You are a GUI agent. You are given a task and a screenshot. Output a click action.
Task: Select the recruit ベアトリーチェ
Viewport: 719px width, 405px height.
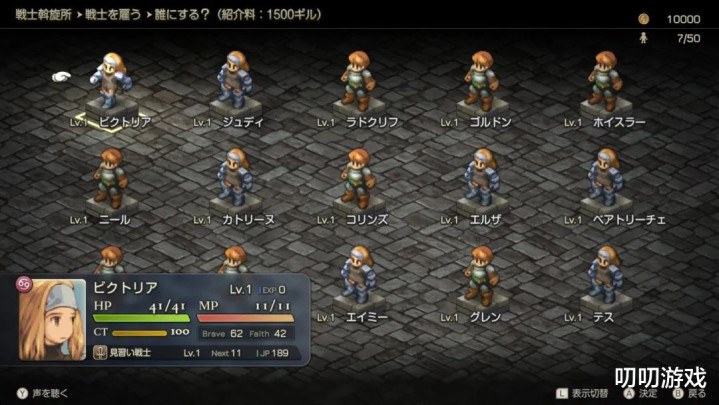(604, 178)
